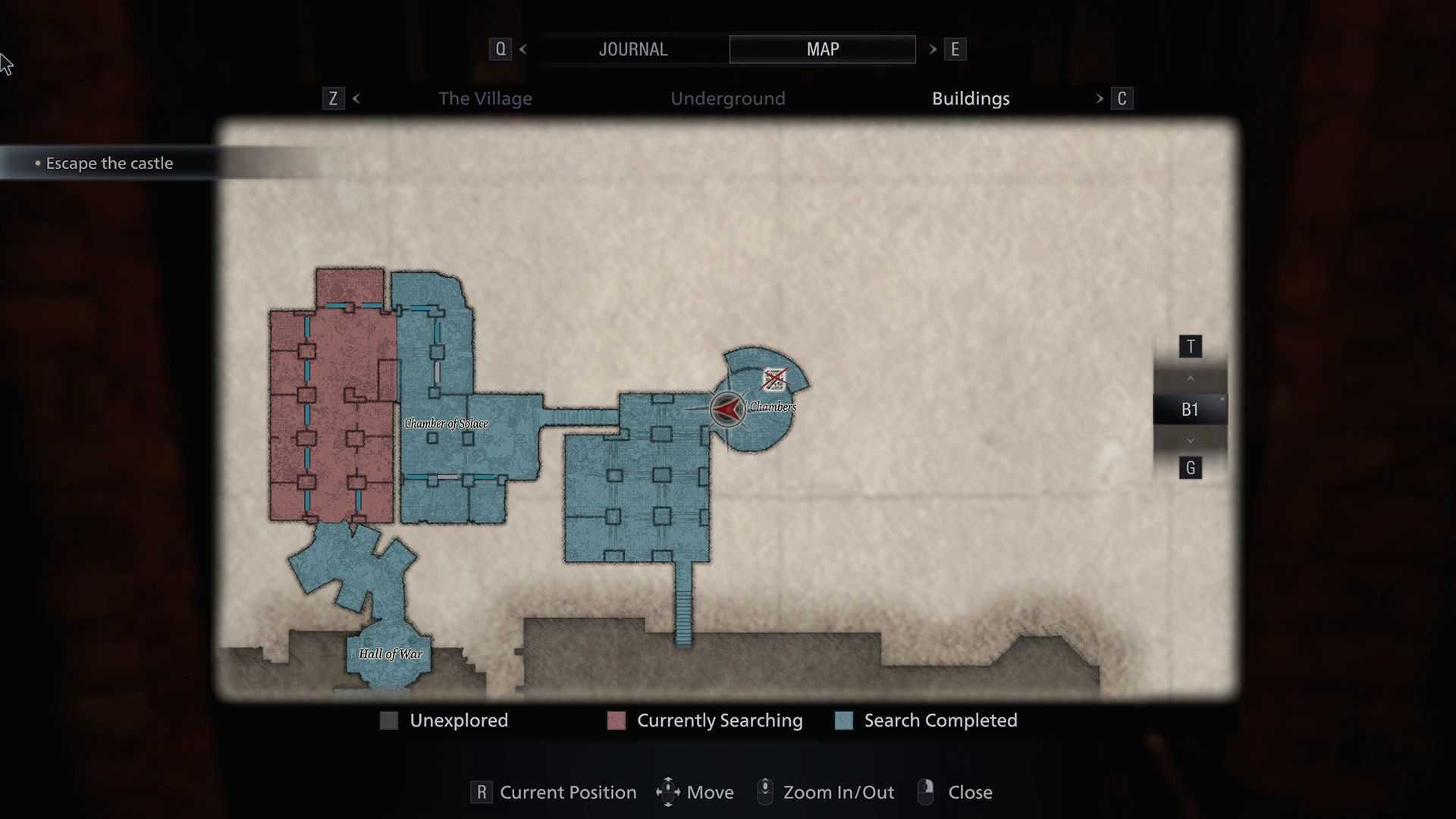Select the Buildings map category

971,99
